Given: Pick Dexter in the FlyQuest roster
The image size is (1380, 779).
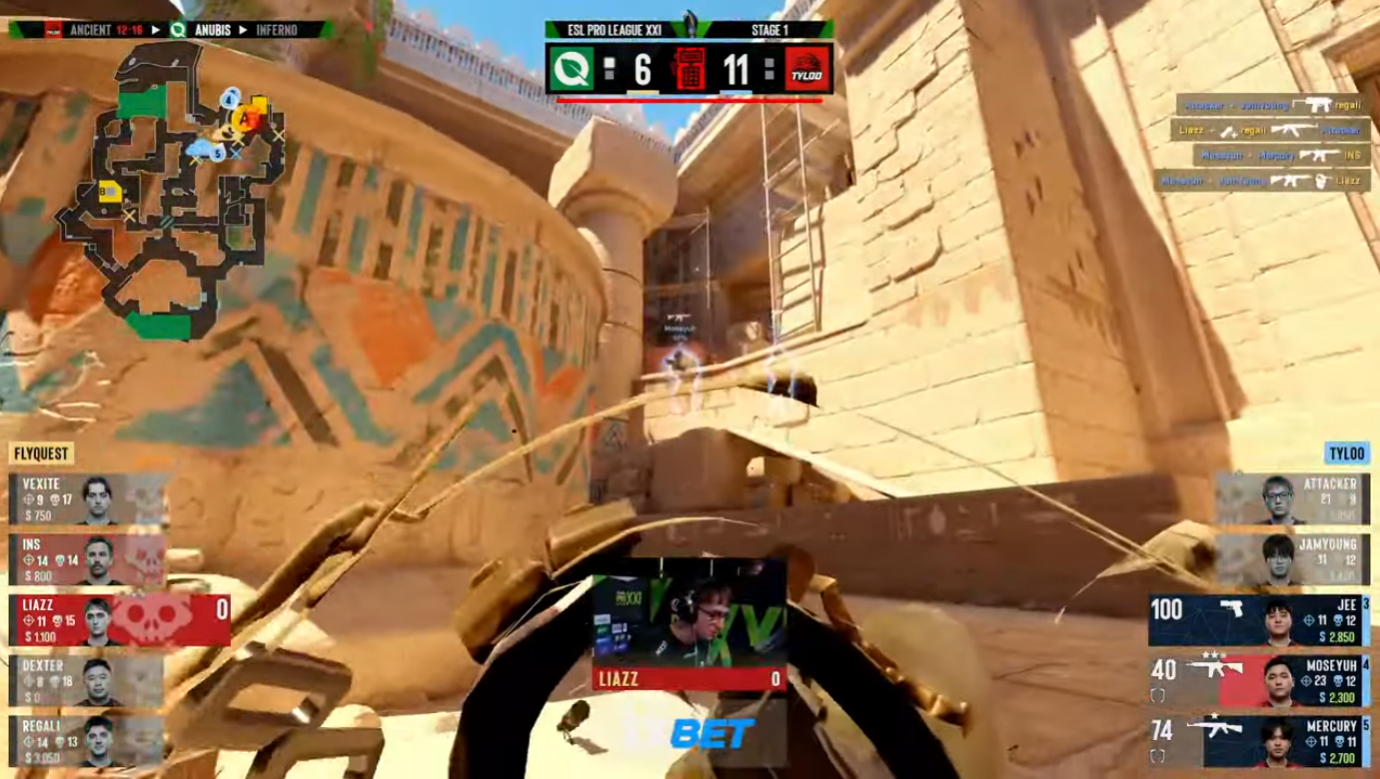Looking at the screenshot, I should 88,682.
